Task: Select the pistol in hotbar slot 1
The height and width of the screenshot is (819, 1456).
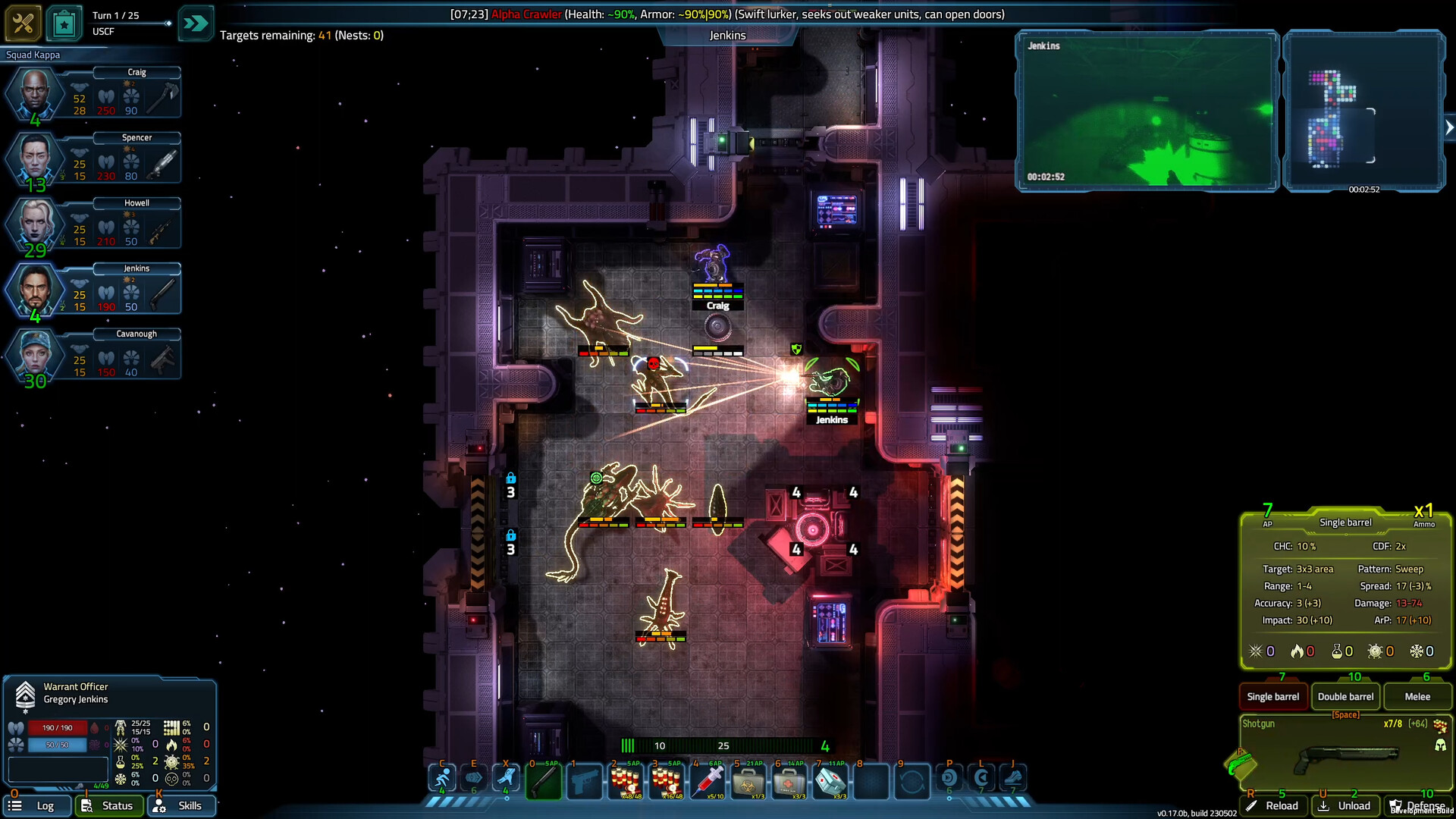Action: [585, 781]
